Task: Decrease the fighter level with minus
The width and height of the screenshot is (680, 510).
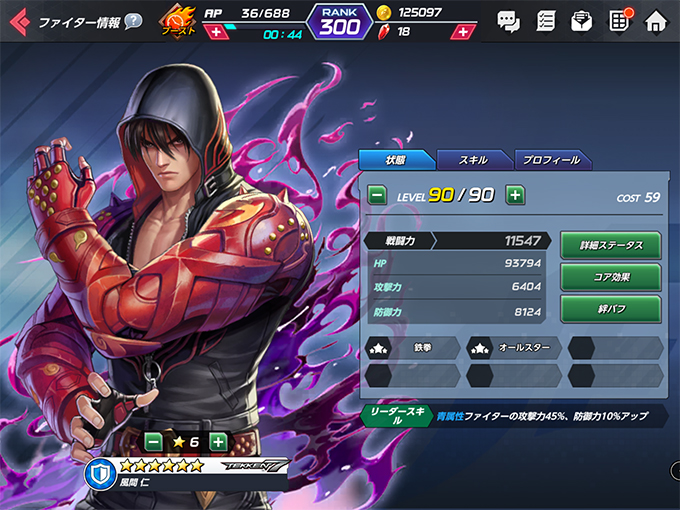Action: tap(377, 195)
